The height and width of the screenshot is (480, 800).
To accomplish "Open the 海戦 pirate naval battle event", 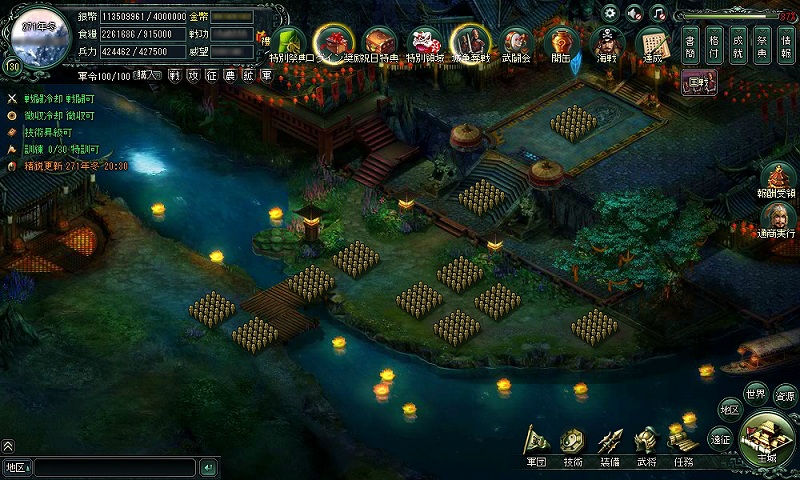I will click(606, 45).
